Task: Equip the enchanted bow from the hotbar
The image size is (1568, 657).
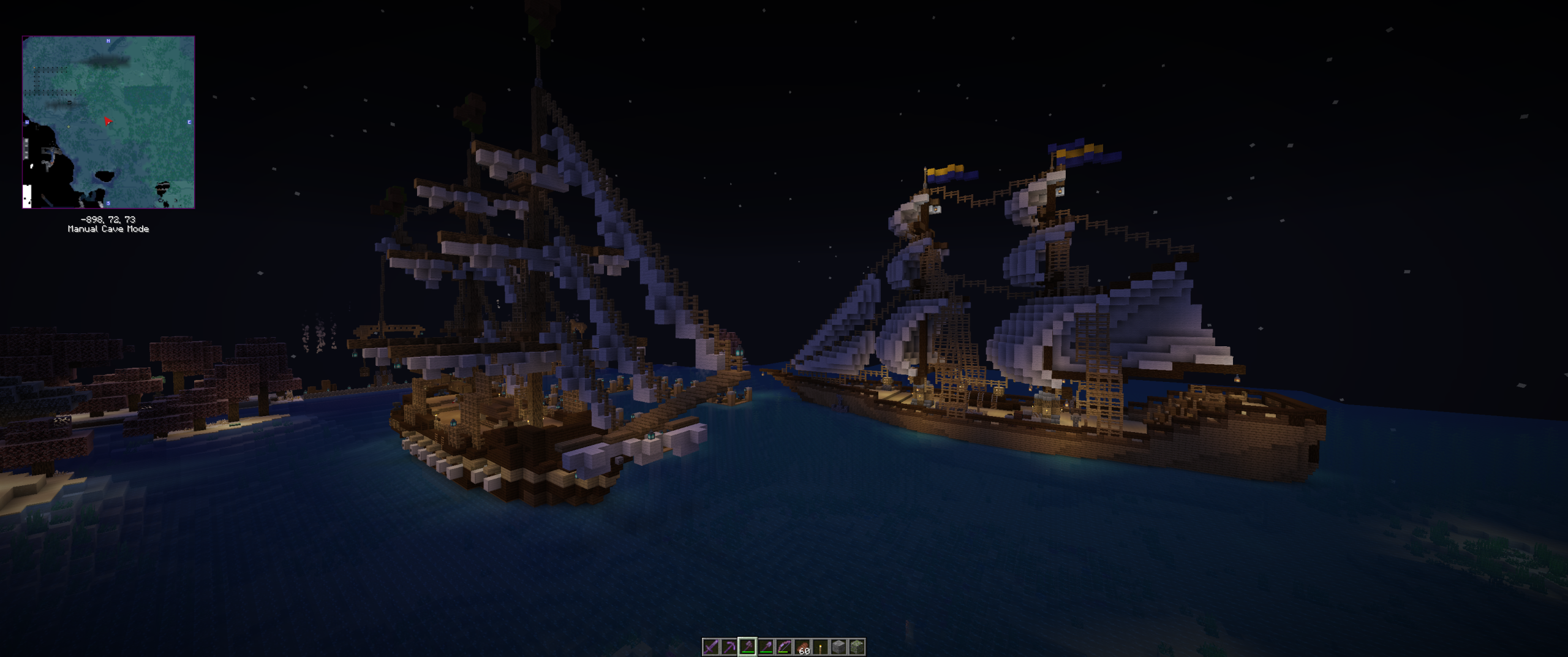Action: tap(784, 647)
